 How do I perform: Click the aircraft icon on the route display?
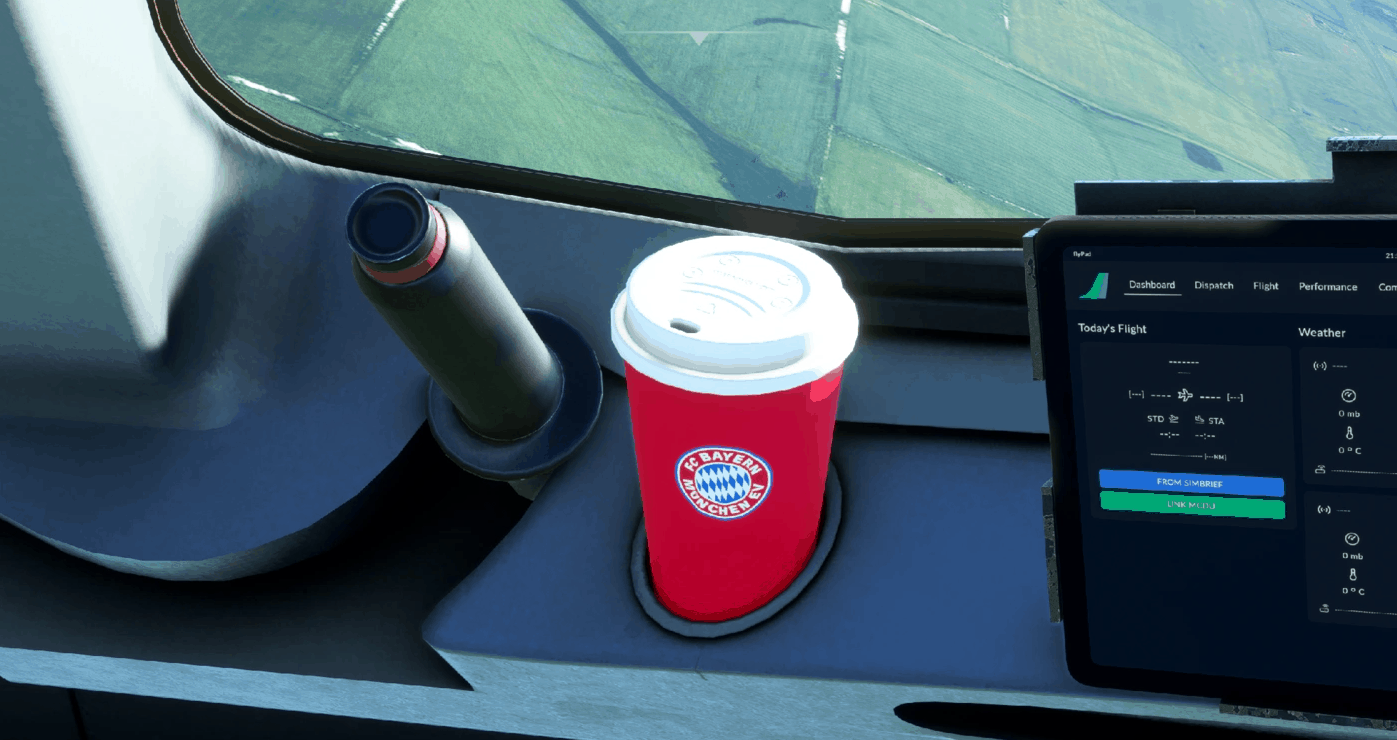1183,397
